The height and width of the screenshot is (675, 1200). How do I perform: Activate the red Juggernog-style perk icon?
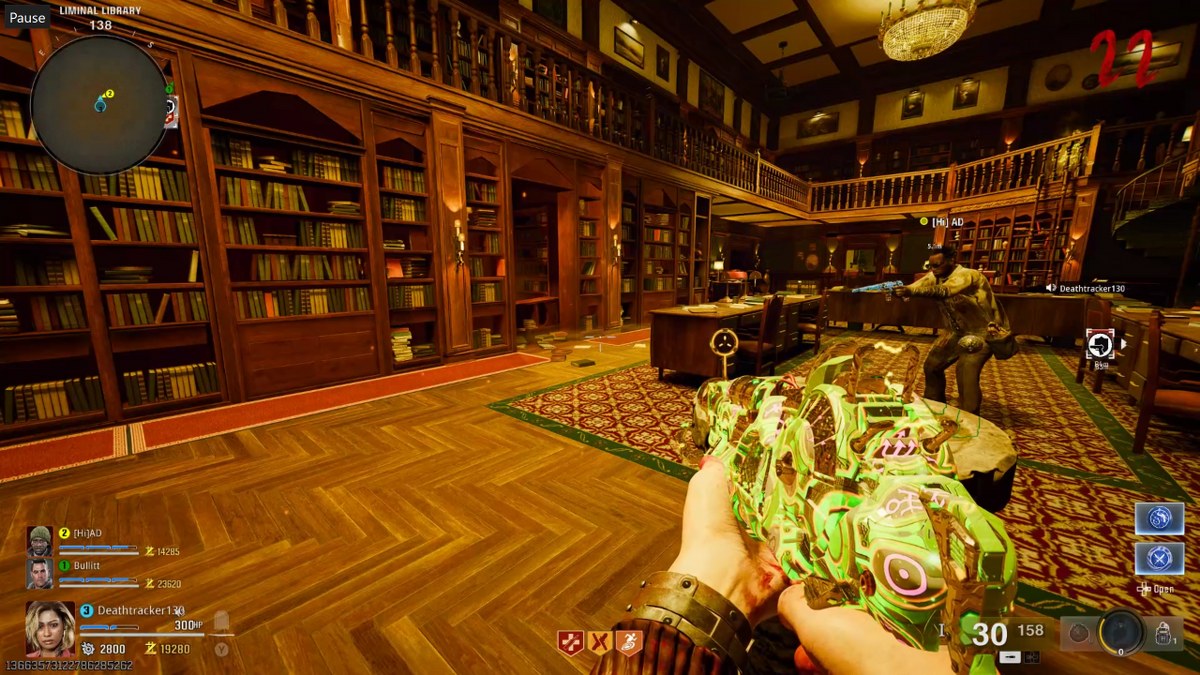pos(571,643)
